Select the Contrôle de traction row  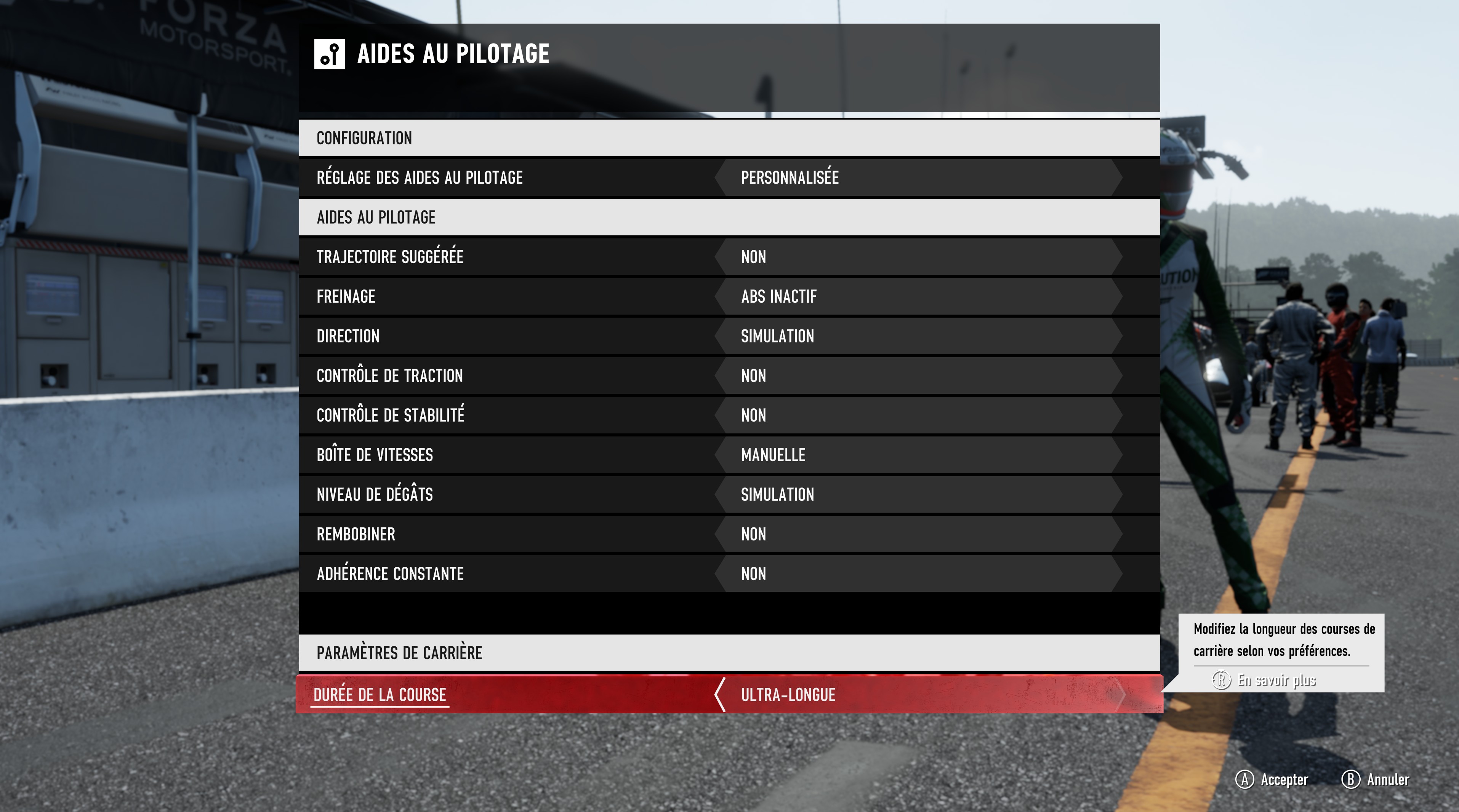(390, 376)
